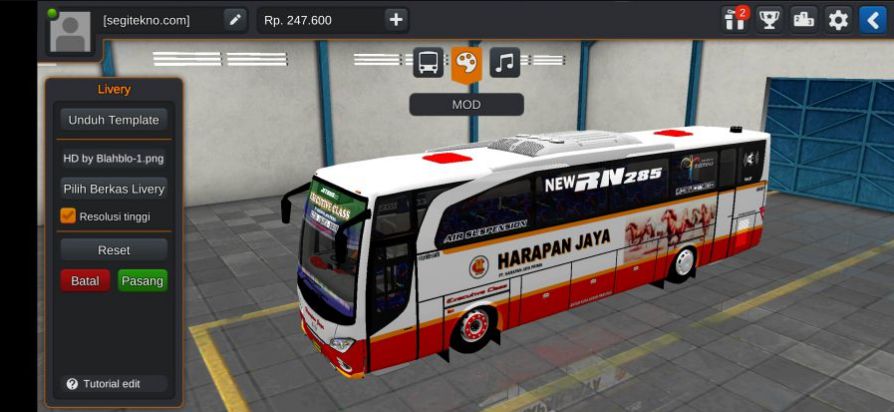Edit player name with the pencil icon
This screenshot has width=894, height=412.
click(235, 19)
